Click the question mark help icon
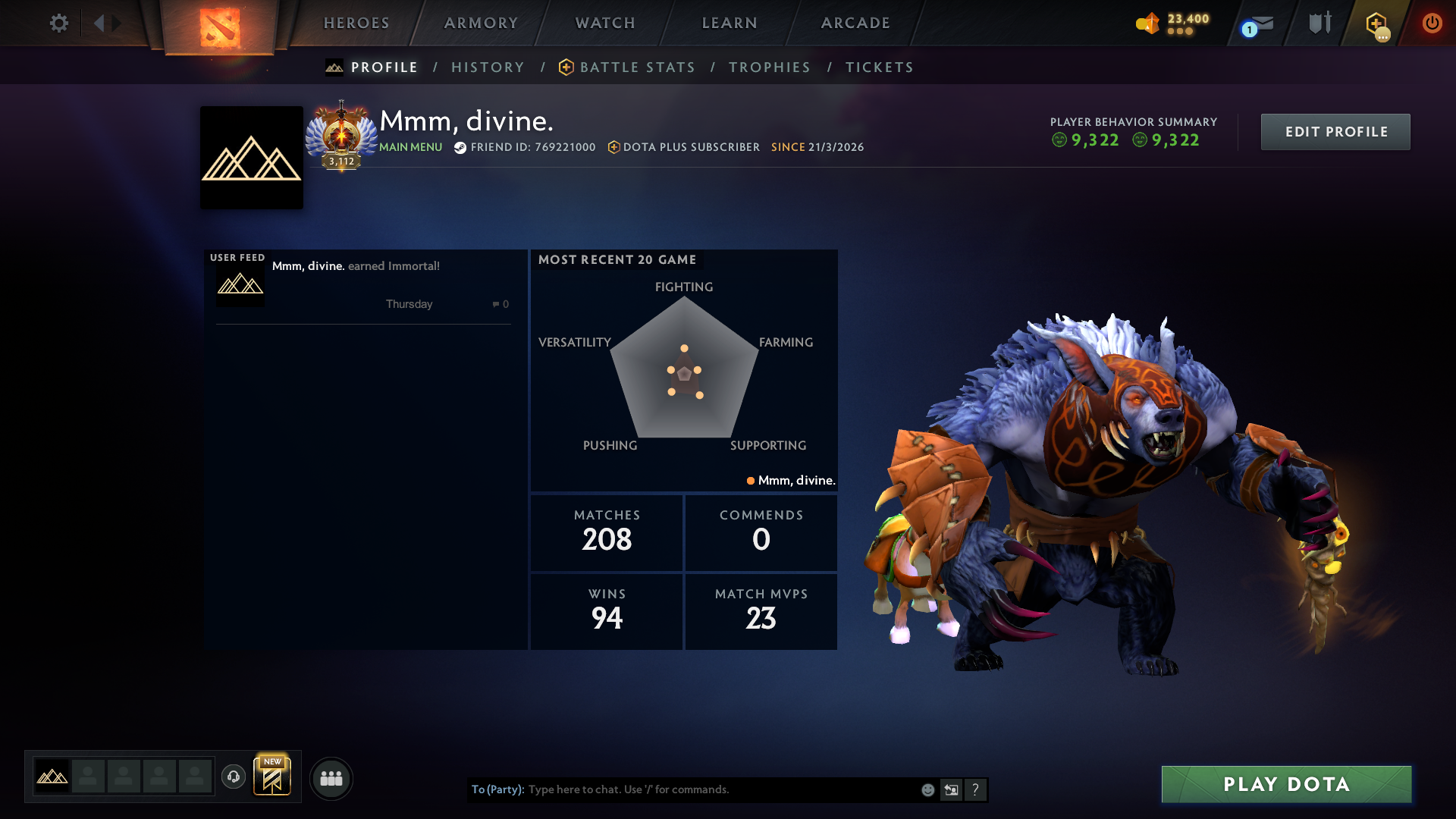Image resolution: width=1456 pixels, height=819 pixels. pyautogui.click(x=976, y=789)
